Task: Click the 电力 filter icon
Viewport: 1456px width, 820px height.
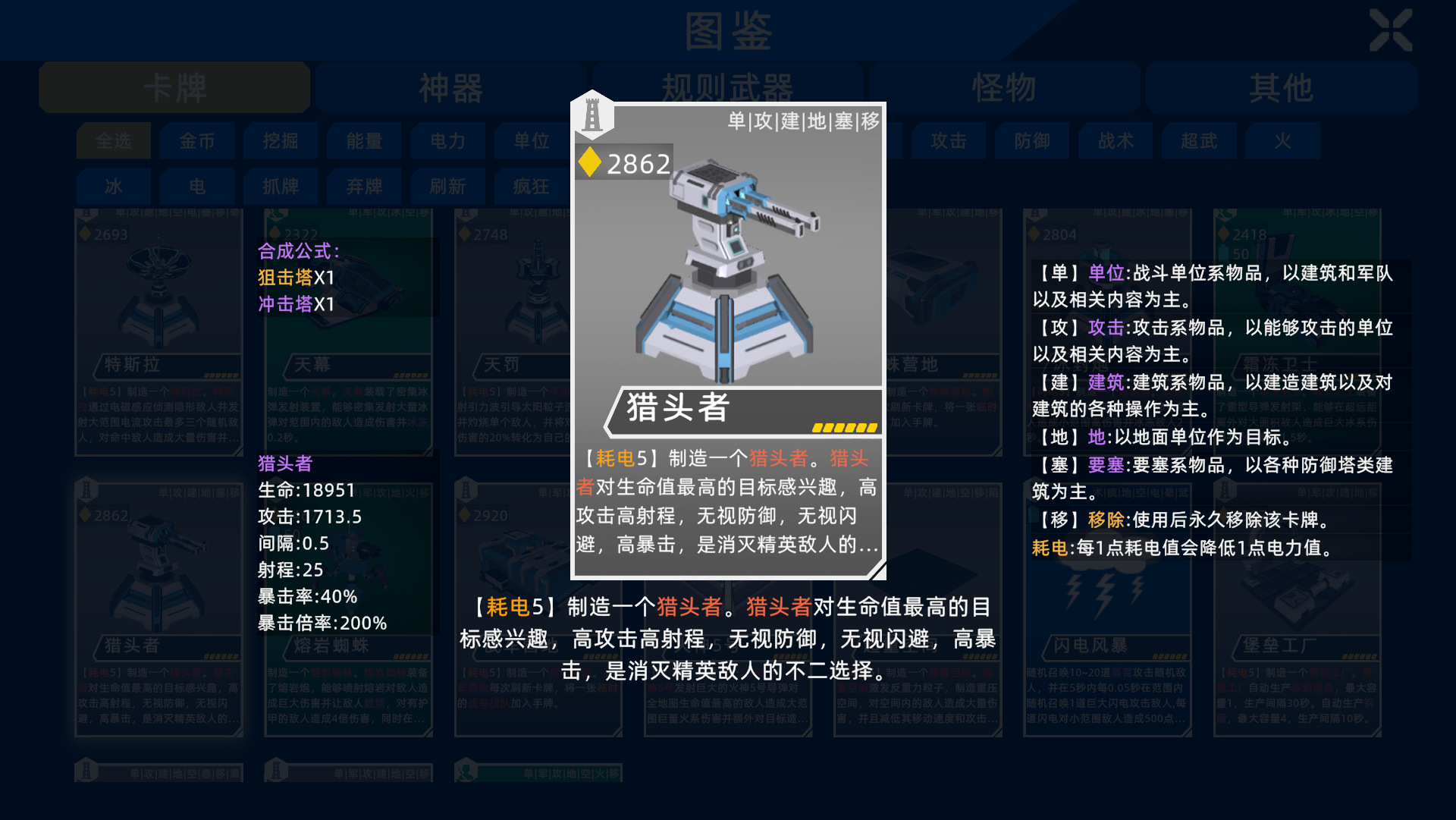Action: (447, 141)
